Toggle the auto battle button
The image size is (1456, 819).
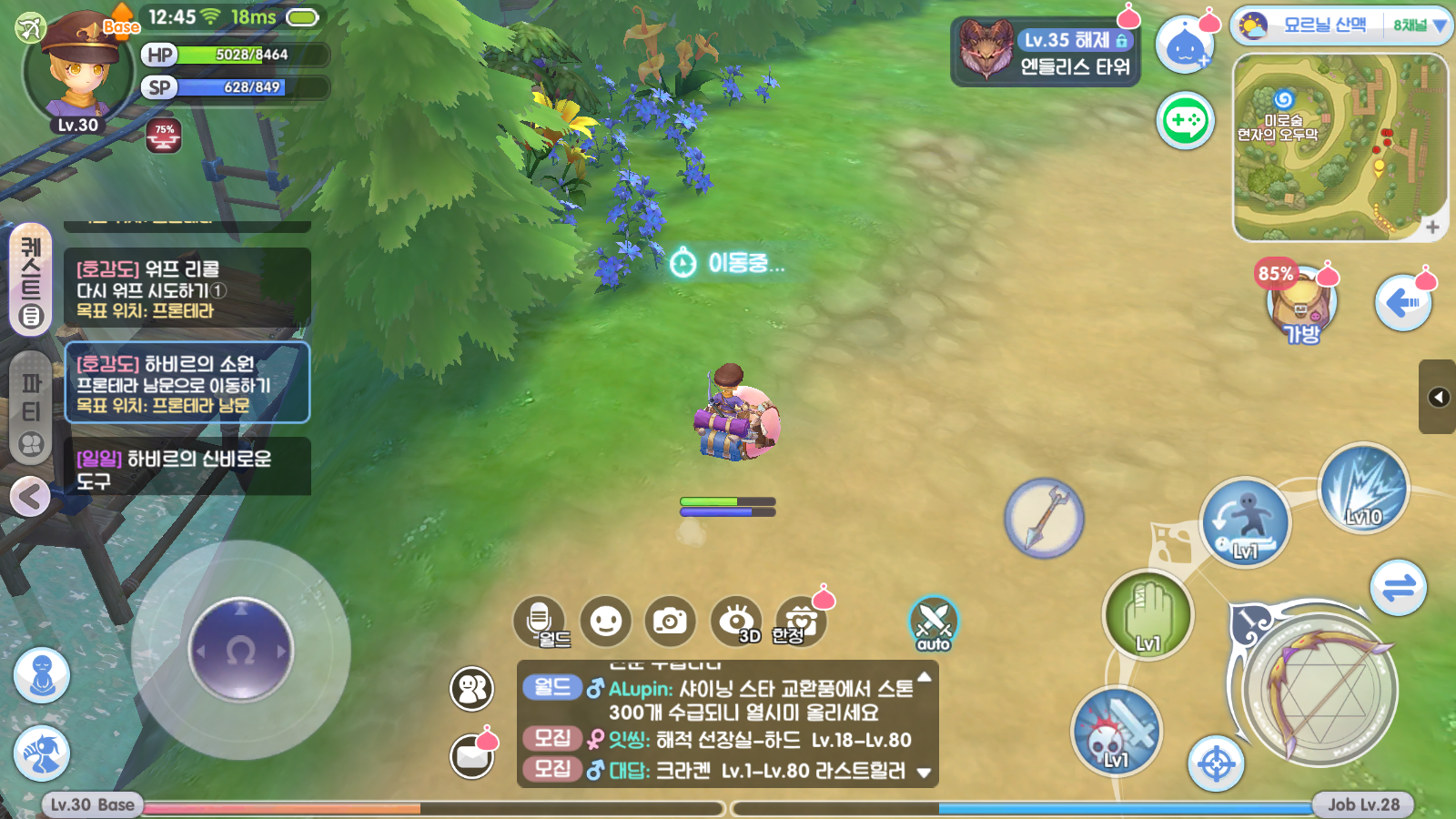[933, 623]
